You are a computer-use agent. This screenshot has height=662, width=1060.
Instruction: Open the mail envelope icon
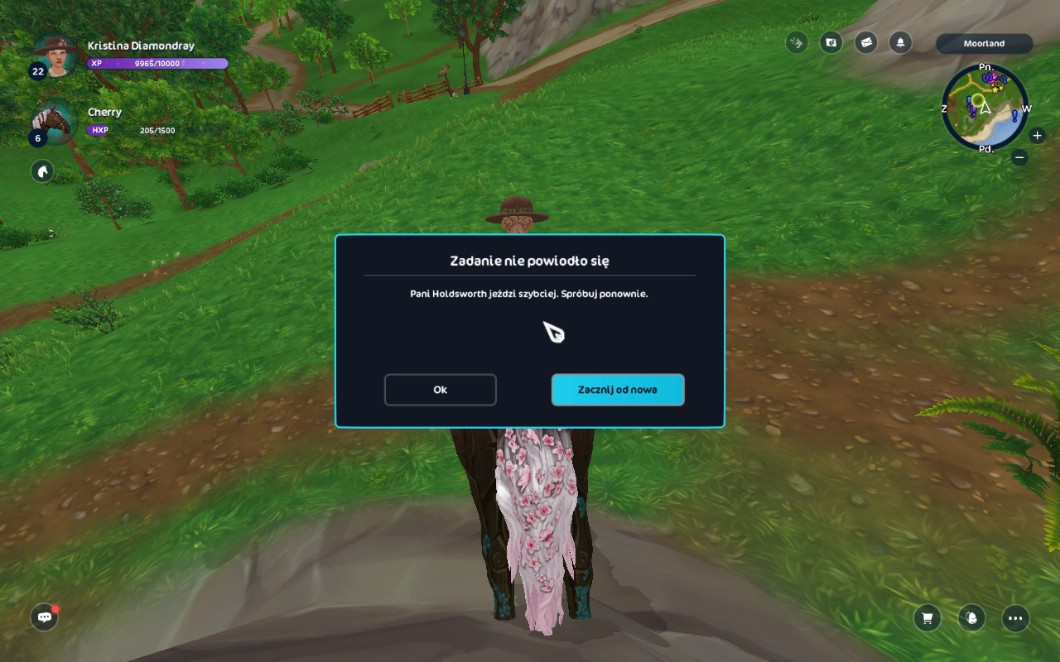coord(866,43)
